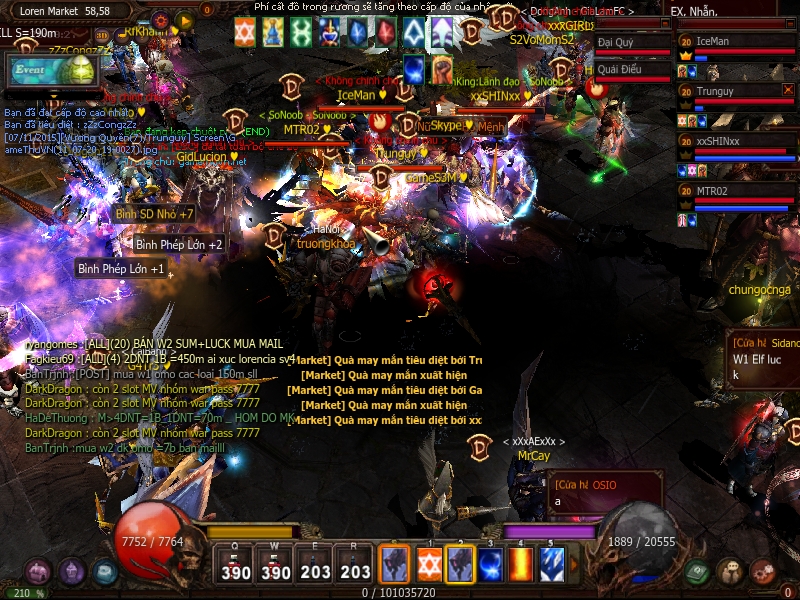Select the highlighted dark figure skill slot
The width and height of the screenshot is (800, 600).
click(x=459, y=564)
